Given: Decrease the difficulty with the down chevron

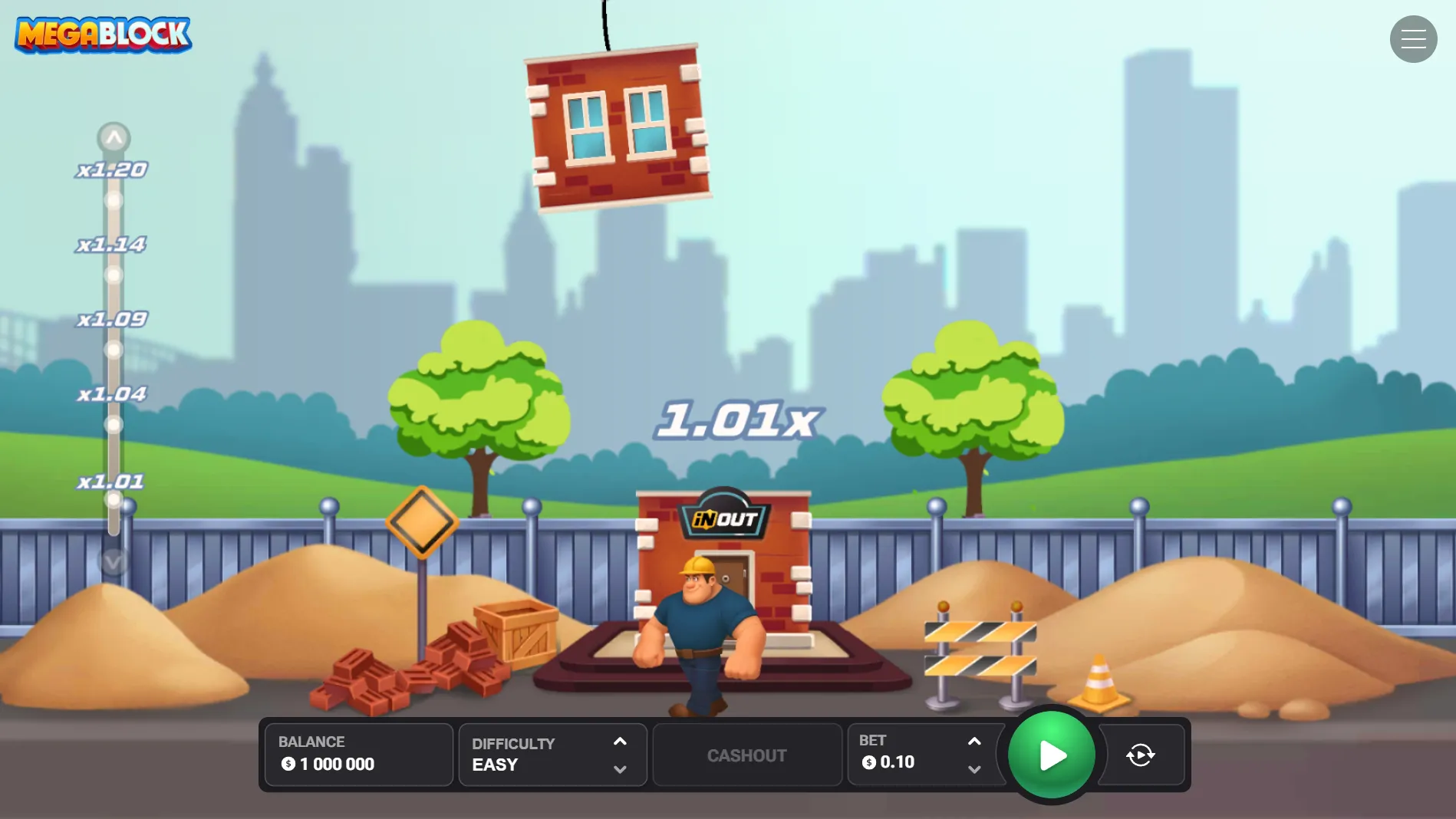Looking at the screenshot, I should (620, 769).
